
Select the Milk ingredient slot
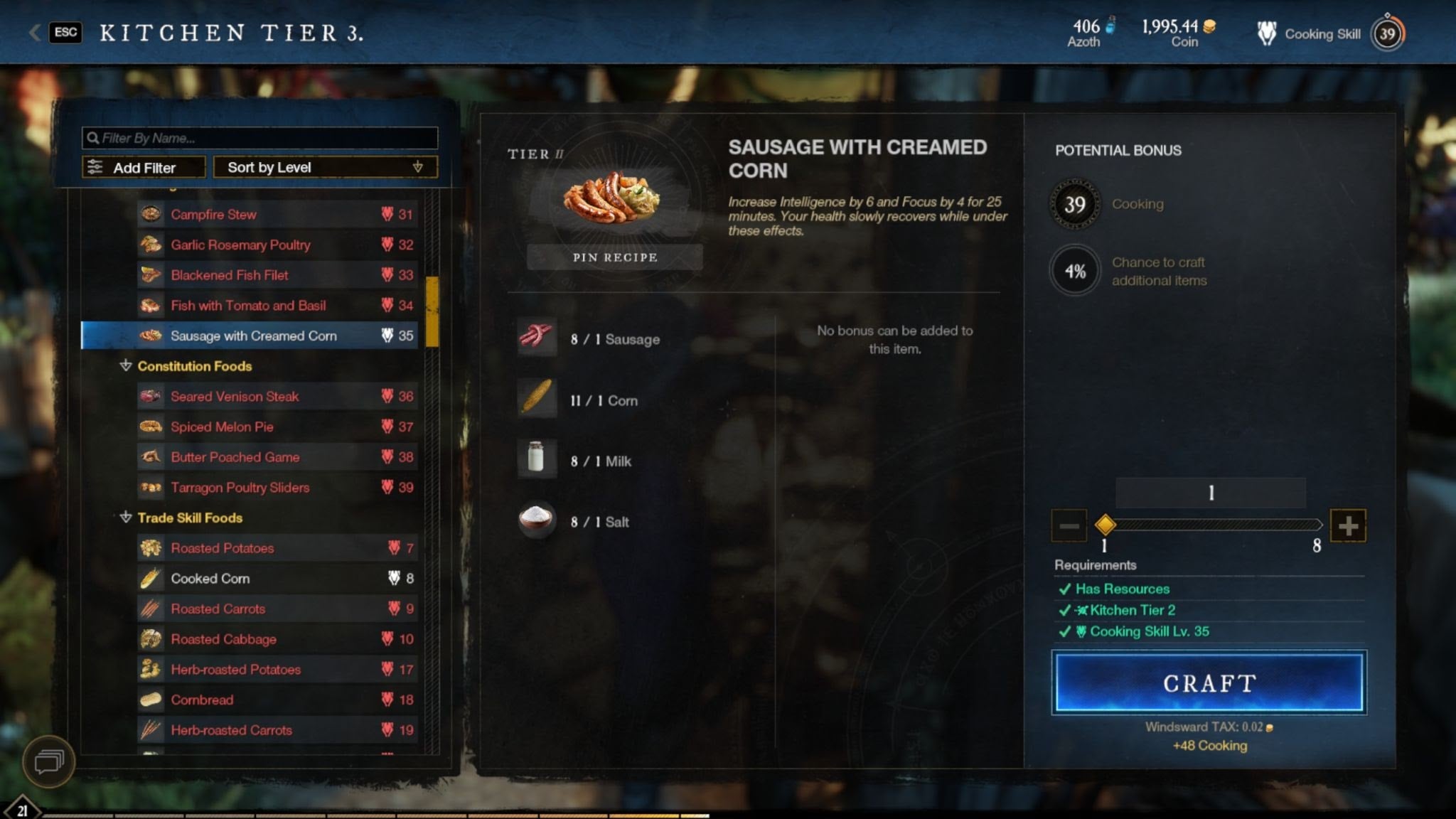(x=536, y=459)
